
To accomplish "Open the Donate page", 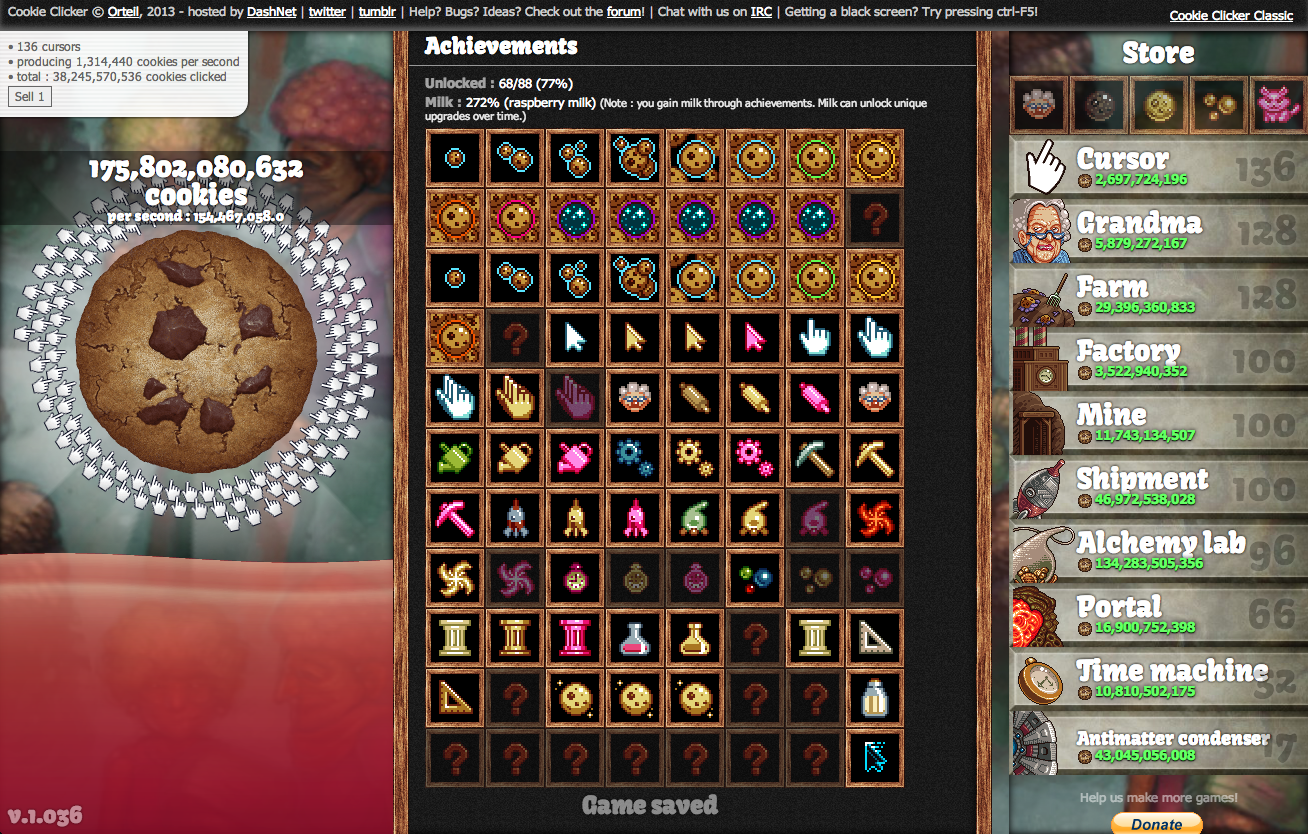I will tap(1157, 824).
